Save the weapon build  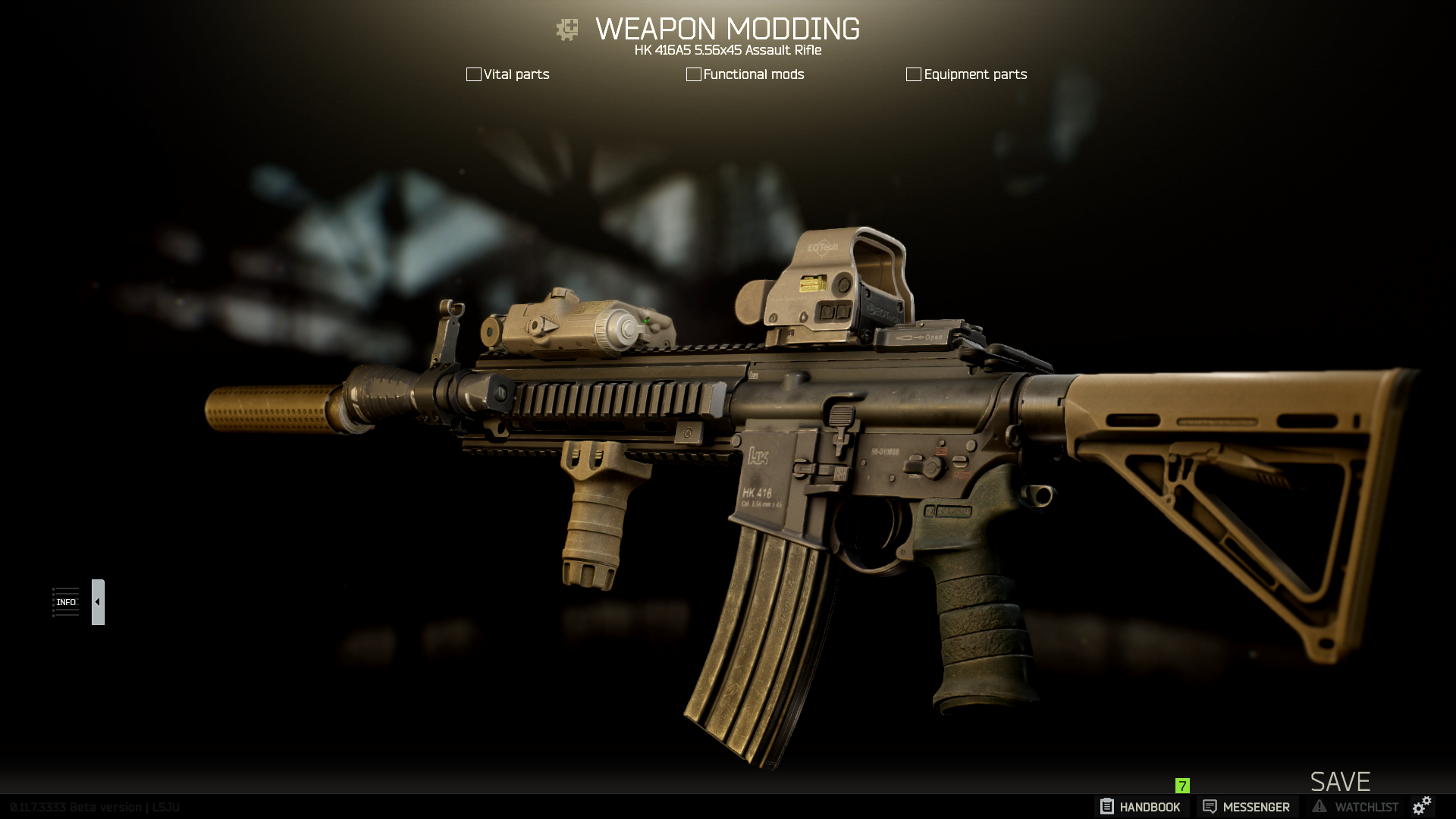point(1340,781)
